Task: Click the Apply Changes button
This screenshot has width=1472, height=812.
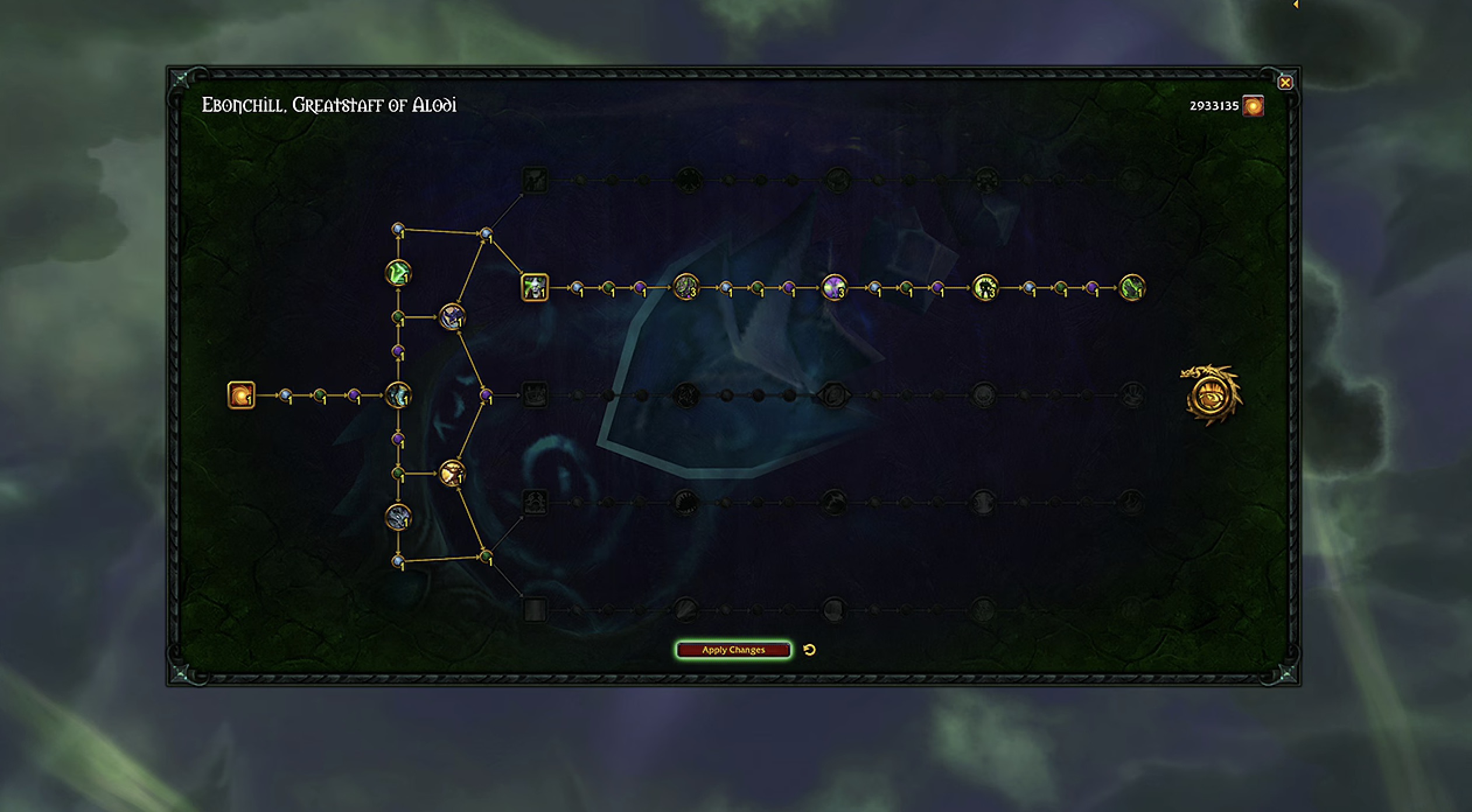Action: [x=733, y=650]
